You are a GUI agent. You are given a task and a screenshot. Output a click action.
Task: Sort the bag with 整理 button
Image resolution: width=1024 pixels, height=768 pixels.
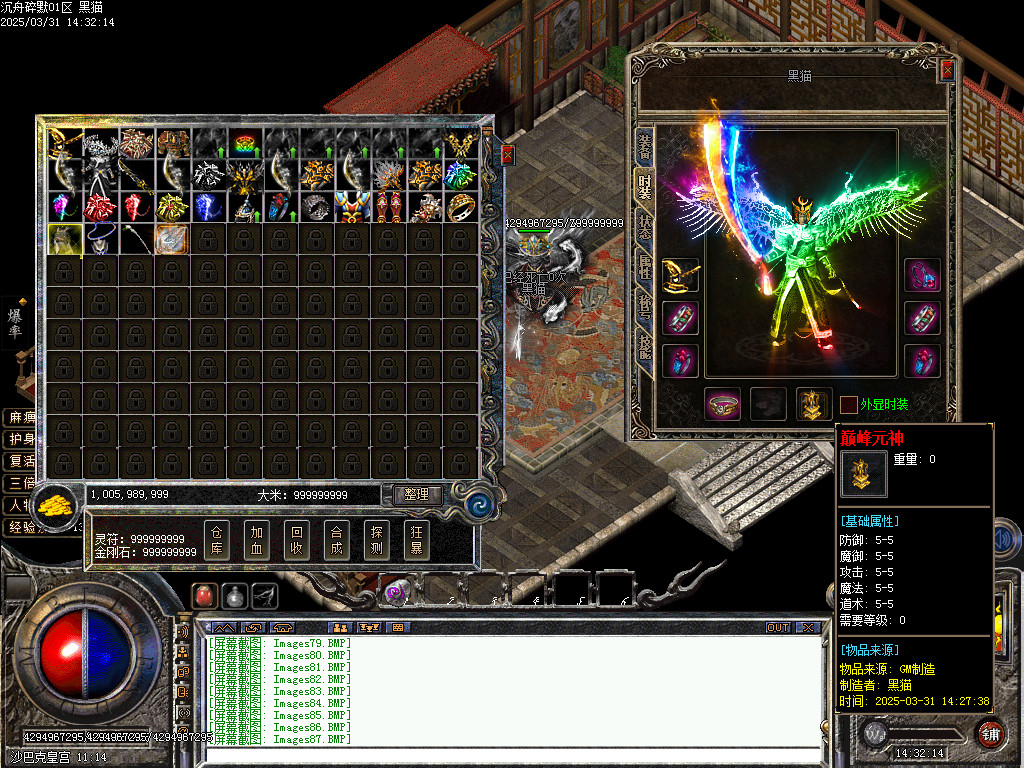point(417,494)
